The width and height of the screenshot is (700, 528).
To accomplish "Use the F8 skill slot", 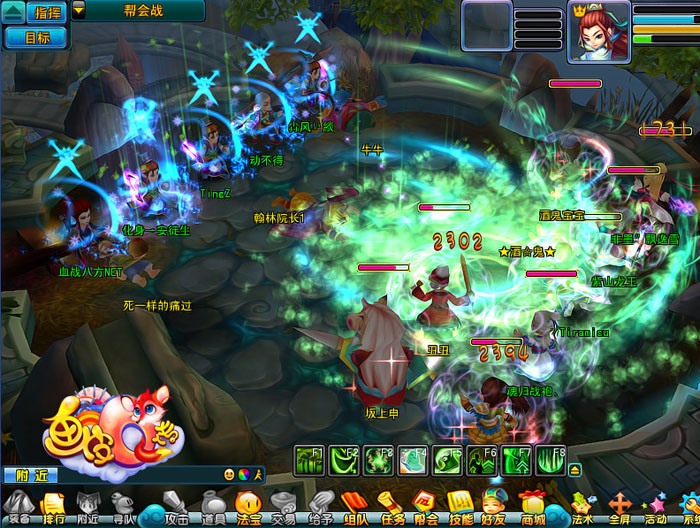I will [551, 461].
